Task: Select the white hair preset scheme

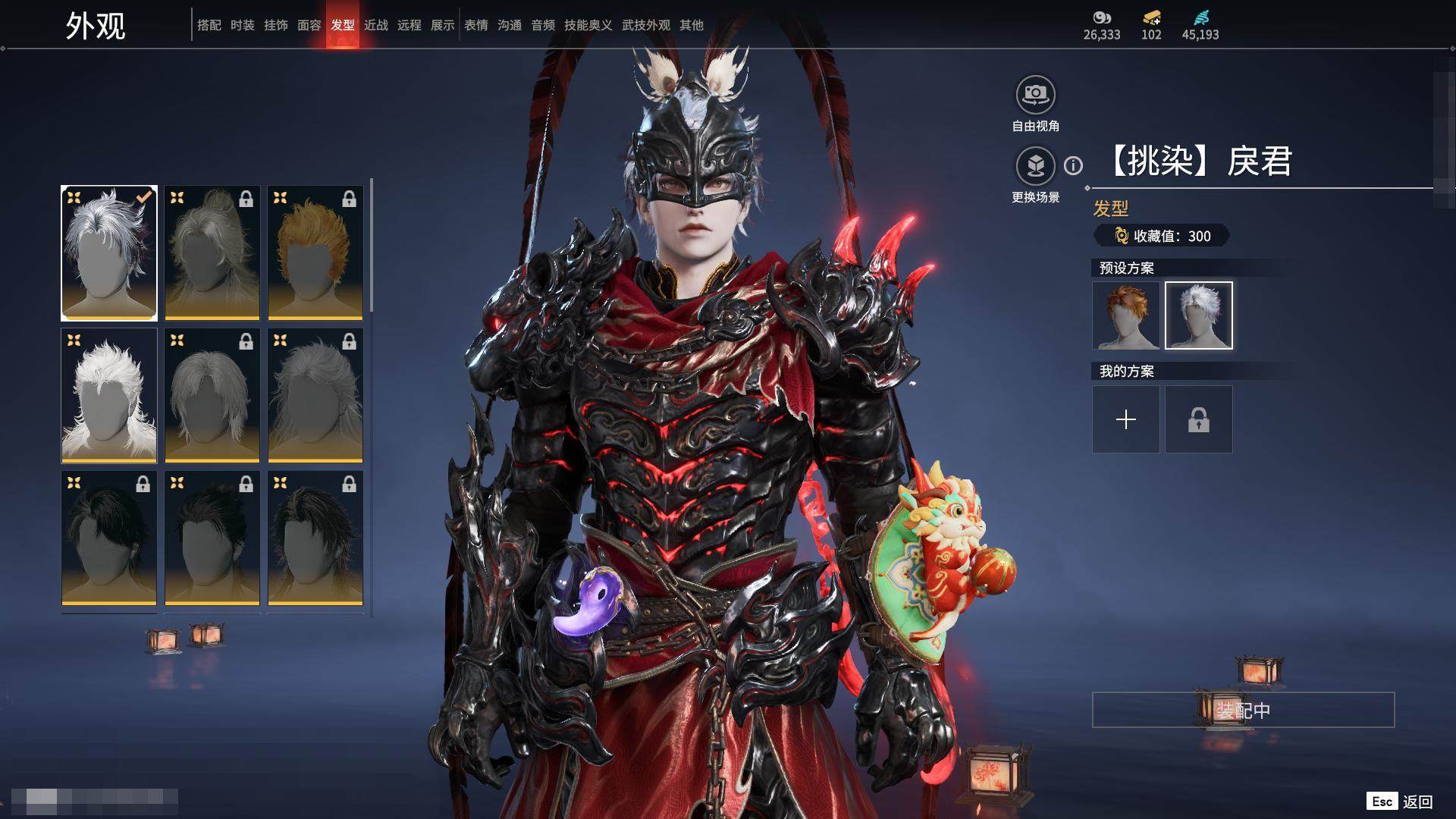Action: [1199, 315]
